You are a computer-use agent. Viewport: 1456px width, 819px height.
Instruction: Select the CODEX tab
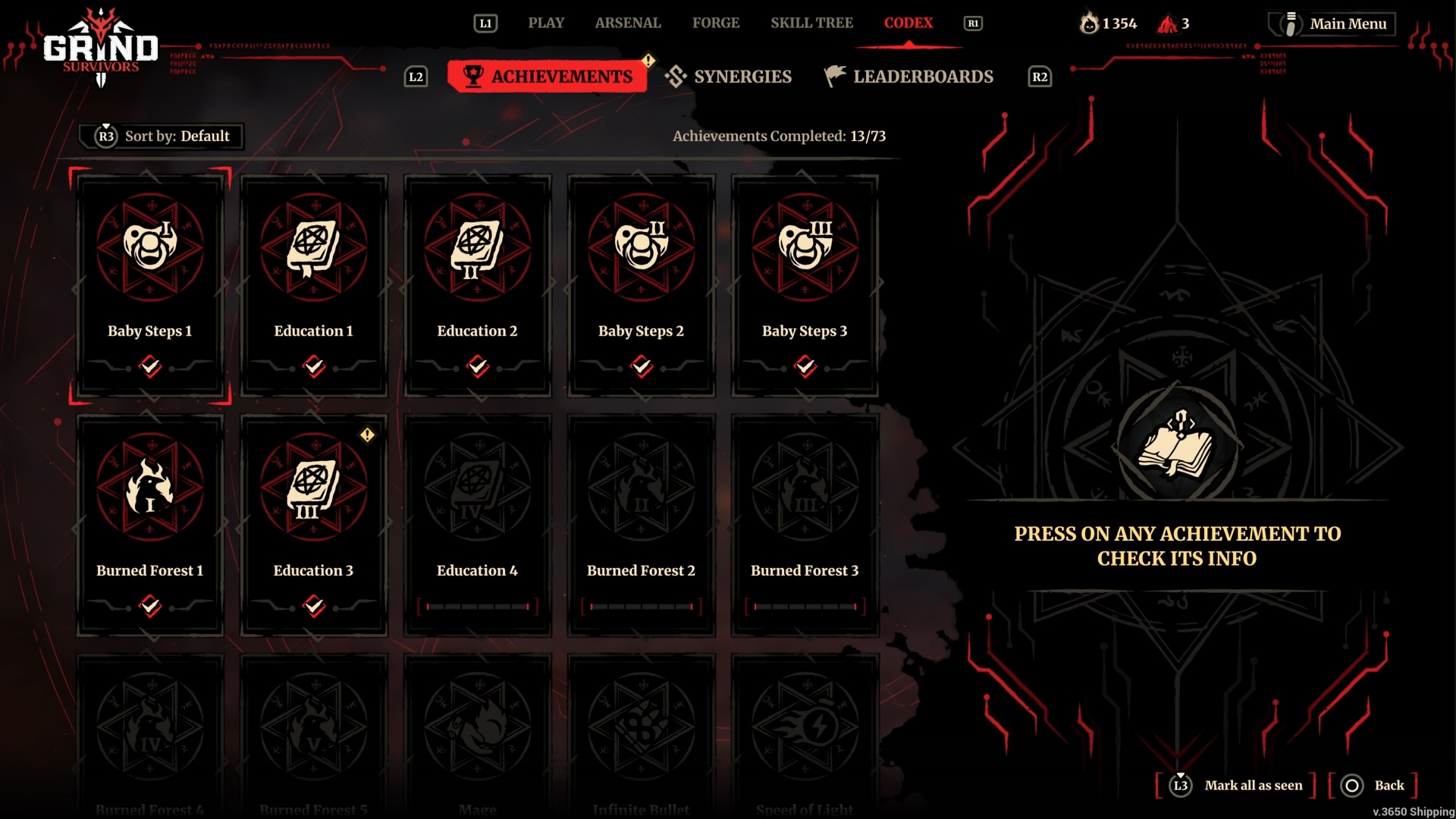click(908, 23)
